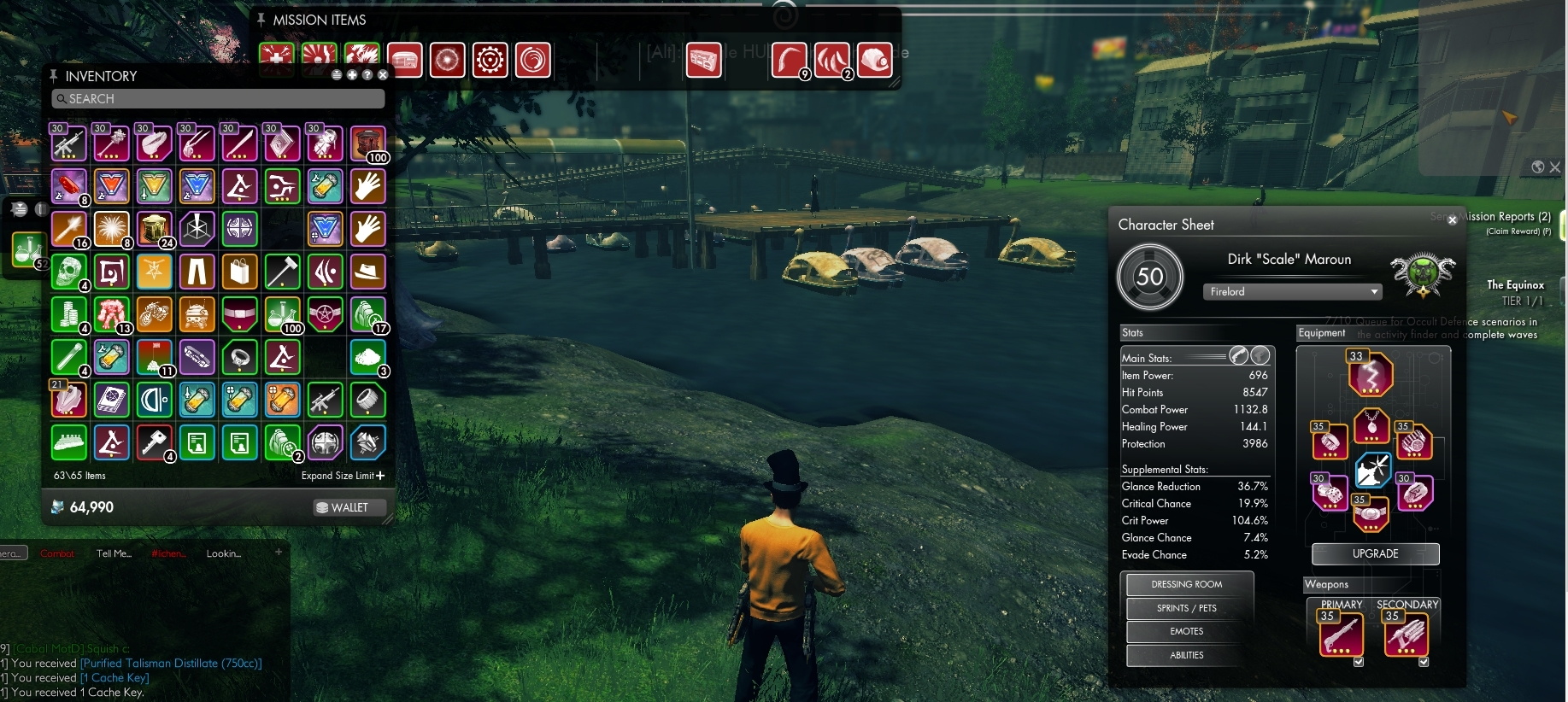
Task: Click the Upgrade equipment button
Action: [1375, 554]
